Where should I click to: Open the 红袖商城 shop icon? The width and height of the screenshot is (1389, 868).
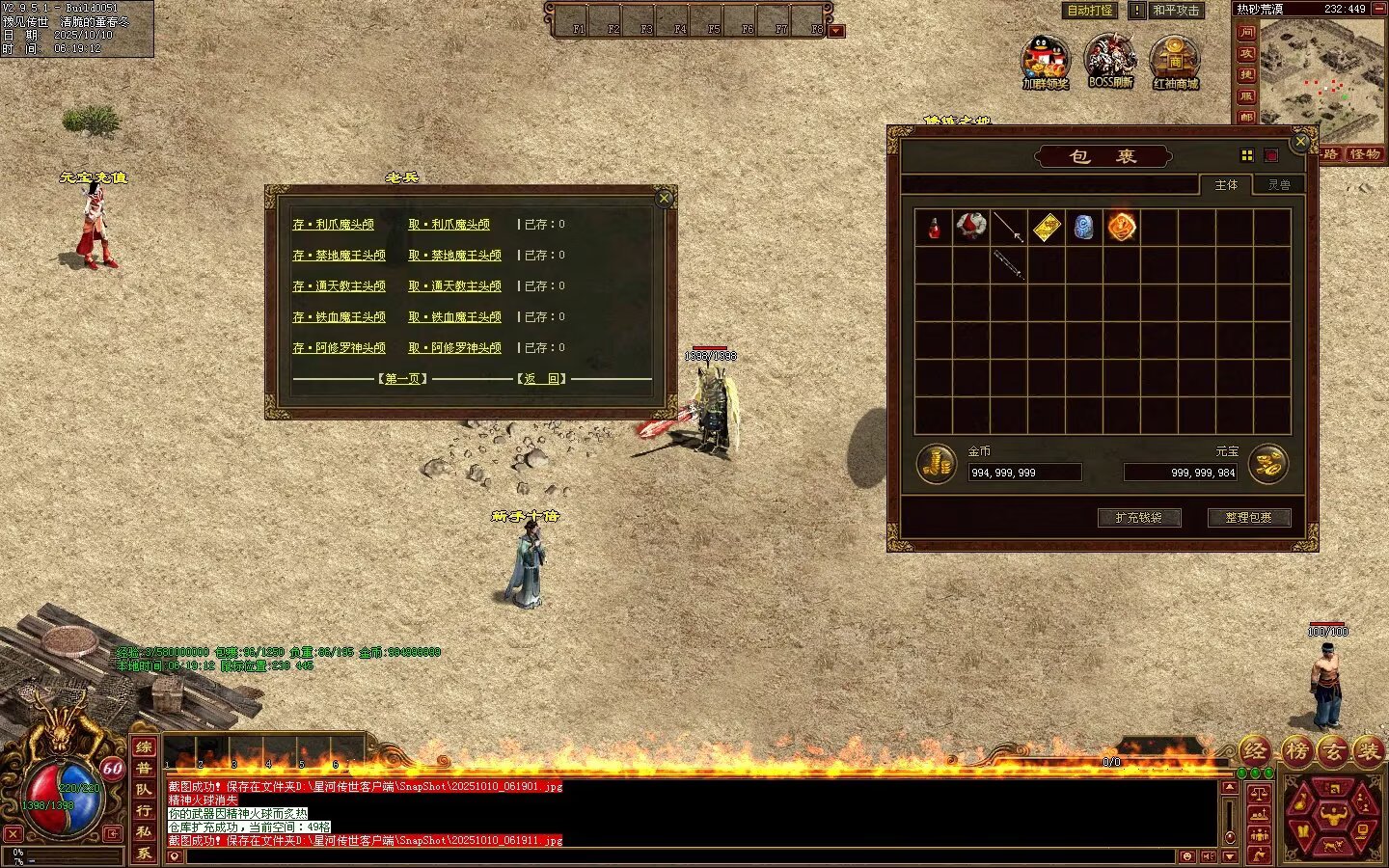point(1175,60)
